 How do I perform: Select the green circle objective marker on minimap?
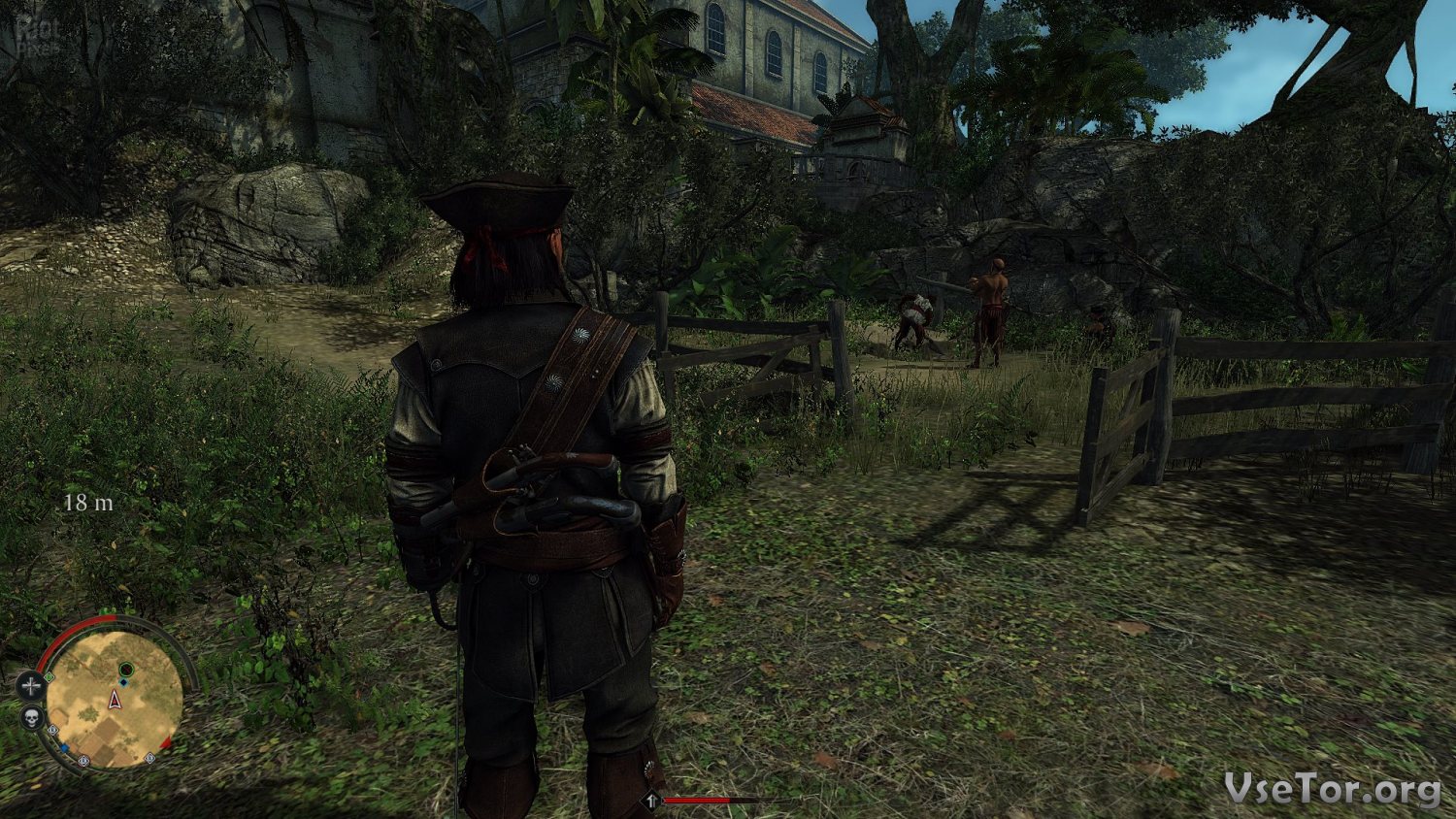tap(126, 670)
